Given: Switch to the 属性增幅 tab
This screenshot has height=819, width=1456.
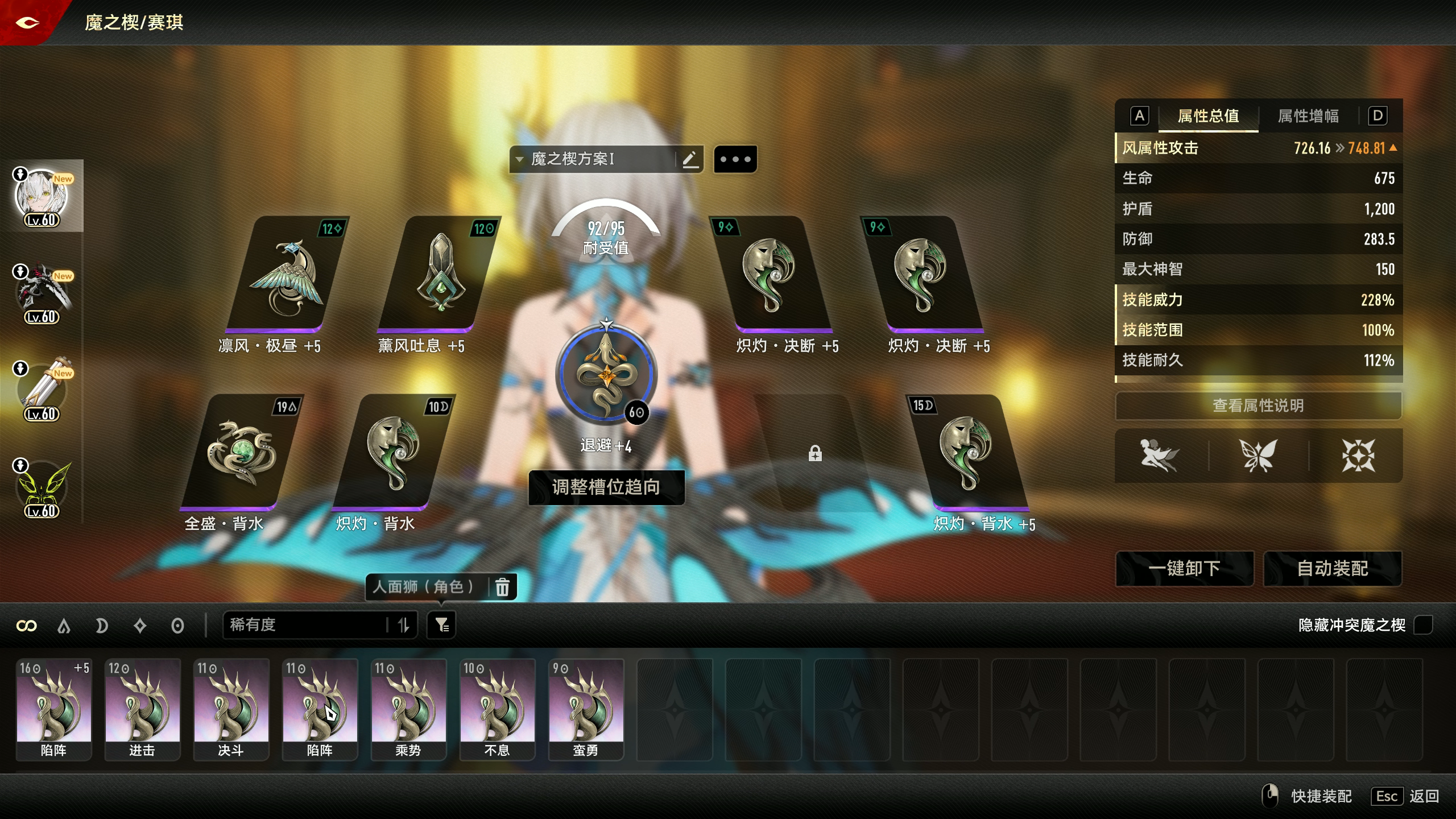Looking at the screenshot, I should point(1308,115).
